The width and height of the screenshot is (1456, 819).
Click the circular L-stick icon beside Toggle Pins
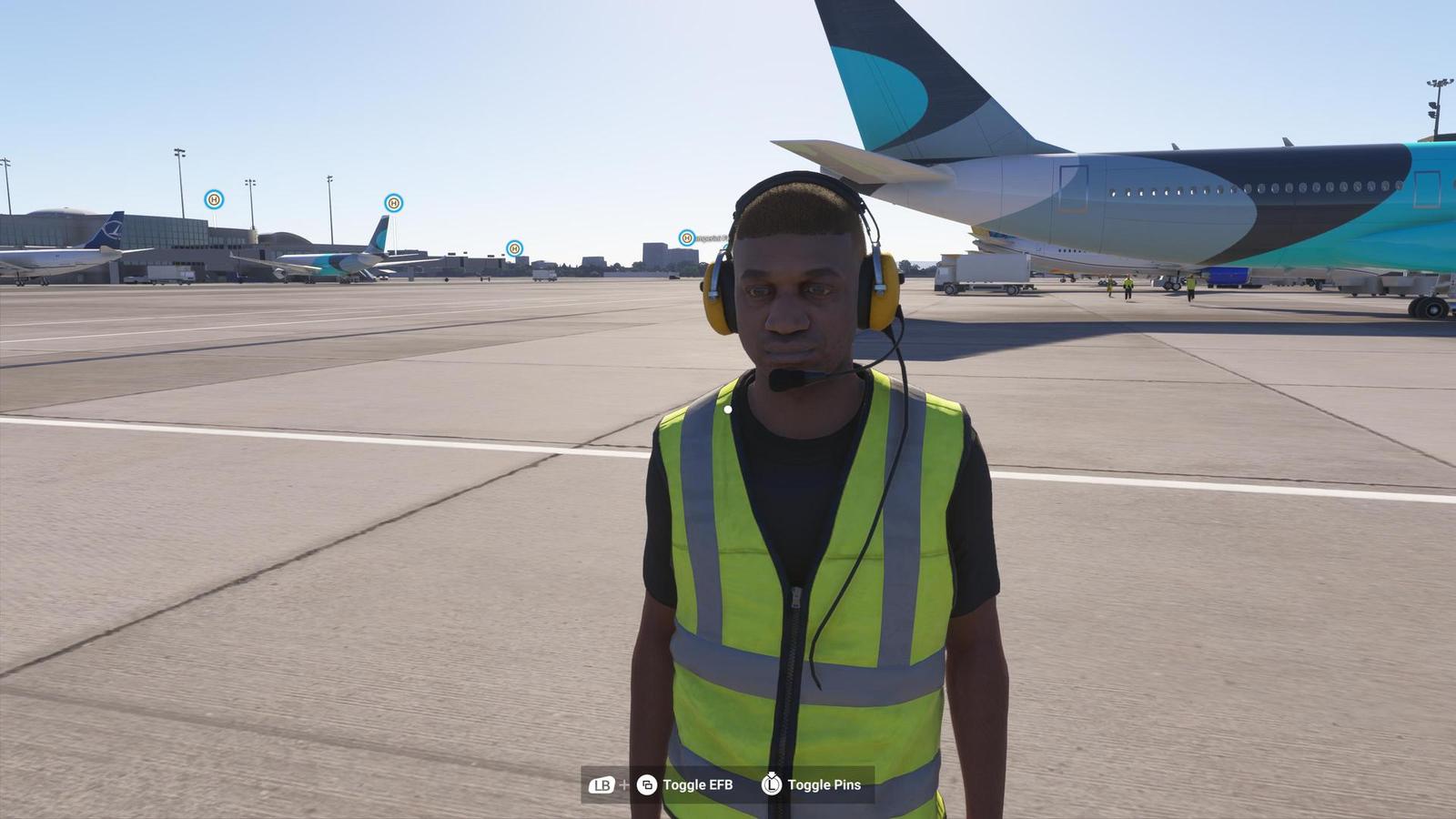[771, 784]
